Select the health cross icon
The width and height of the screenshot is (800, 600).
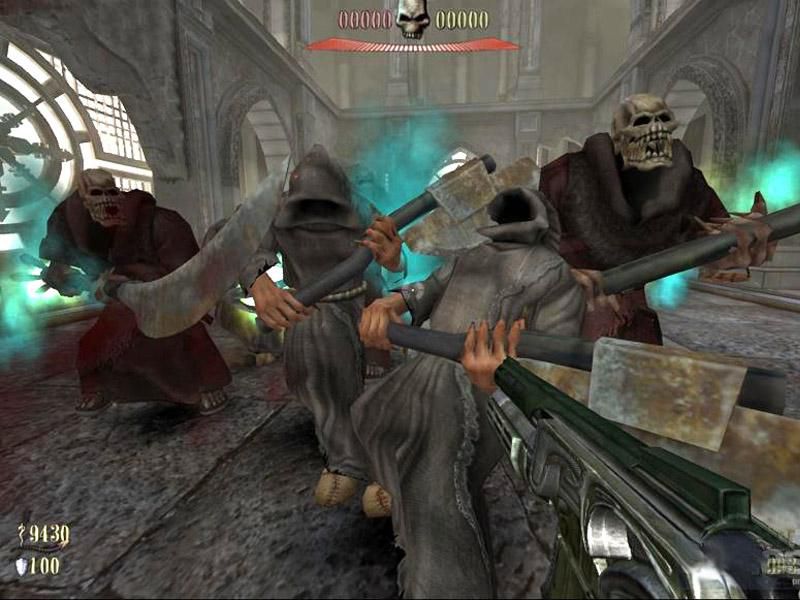pos(23,536)
